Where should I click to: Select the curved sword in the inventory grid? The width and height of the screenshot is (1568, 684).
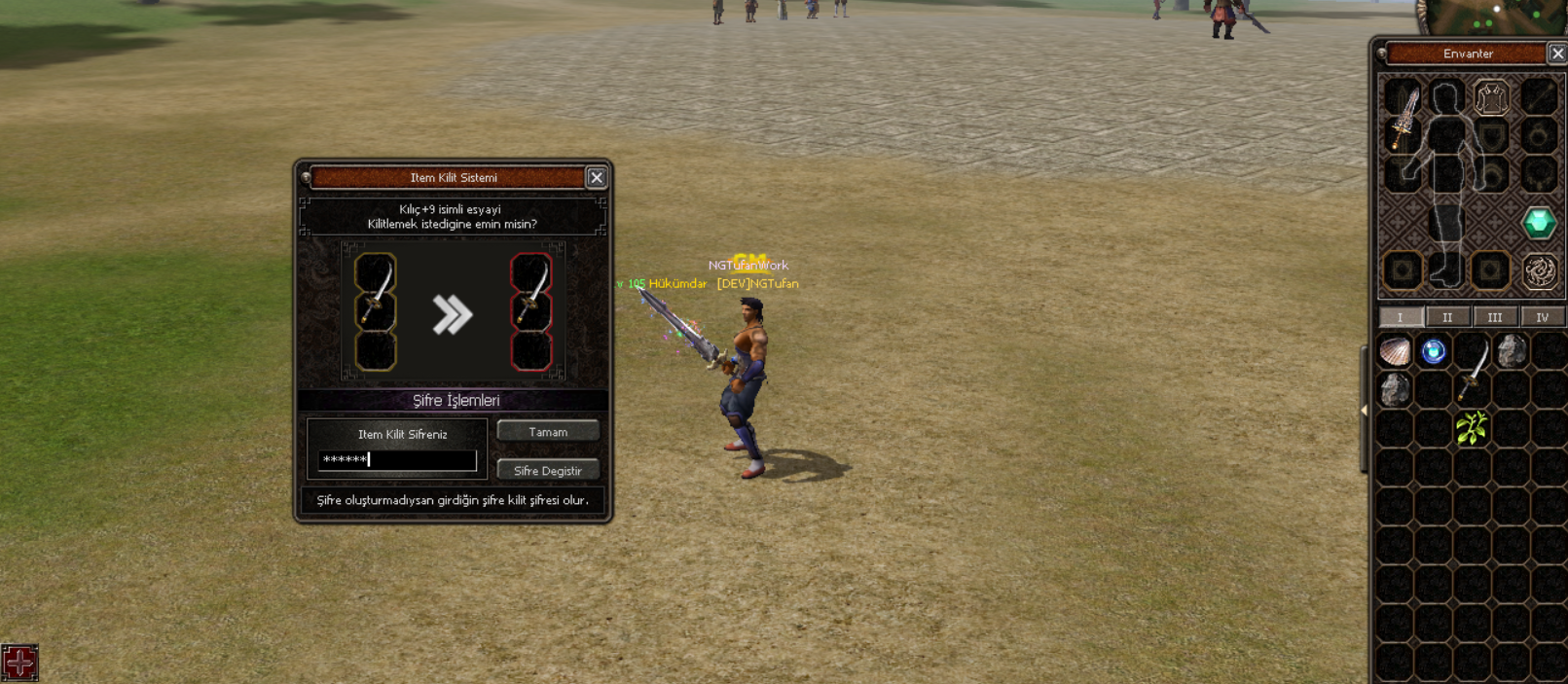click(x=1473, y=369)
